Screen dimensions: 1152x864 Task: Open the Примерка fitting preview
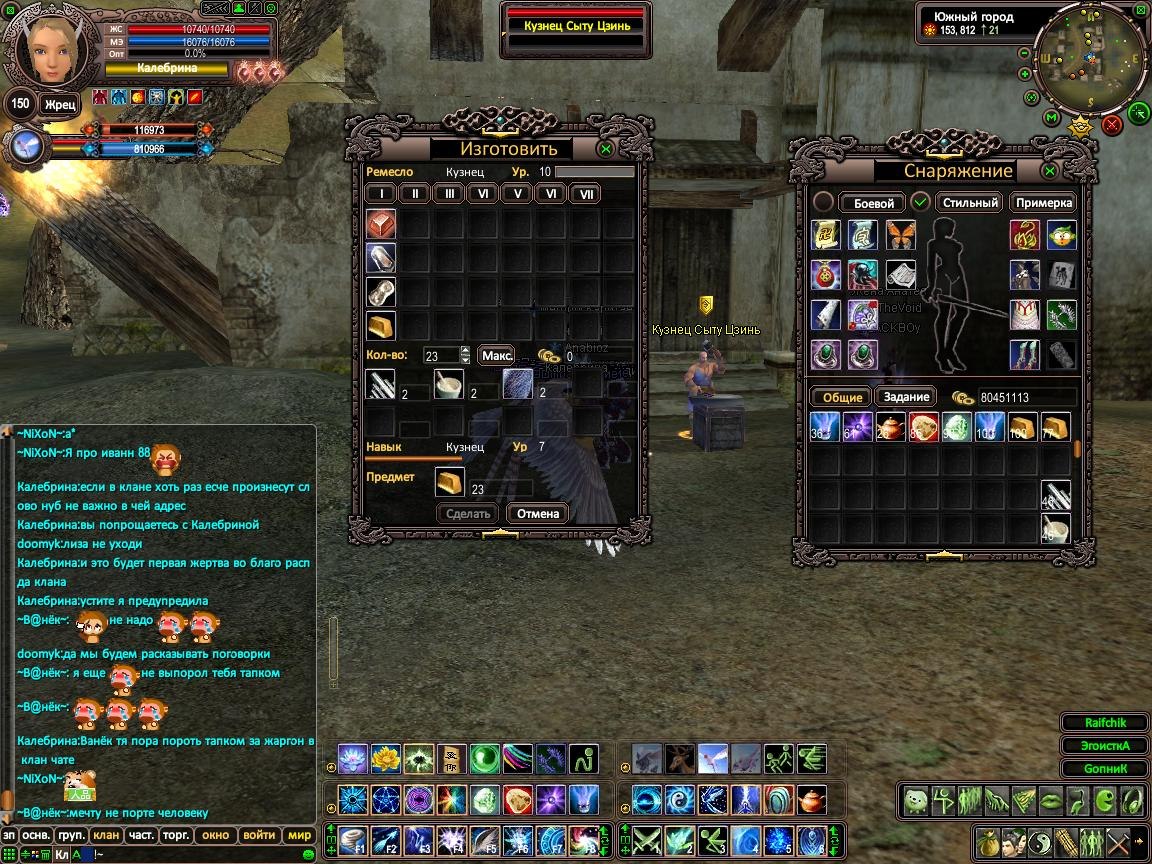pos(1043,203)
